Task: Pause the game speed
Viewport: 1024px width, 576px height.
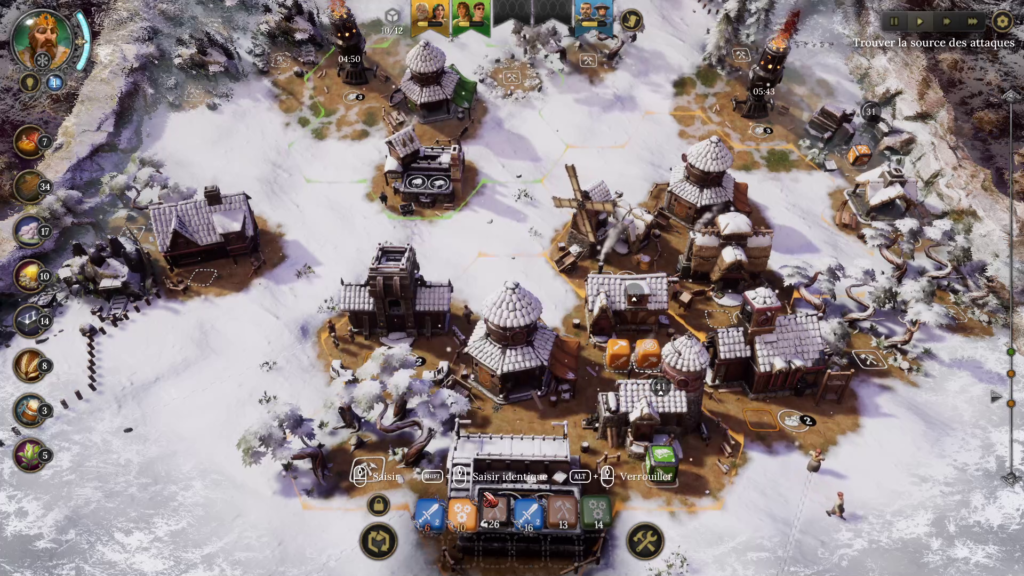Action: (x=894, y=21)
